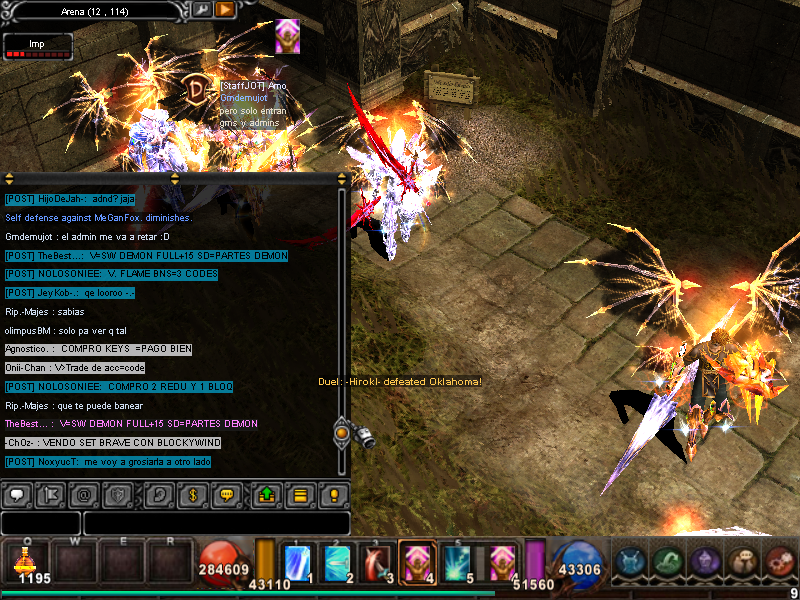Viewport: 800px width, 600px height.
Task: Open the red gears system menu
Action: click(x=779, y=561)
